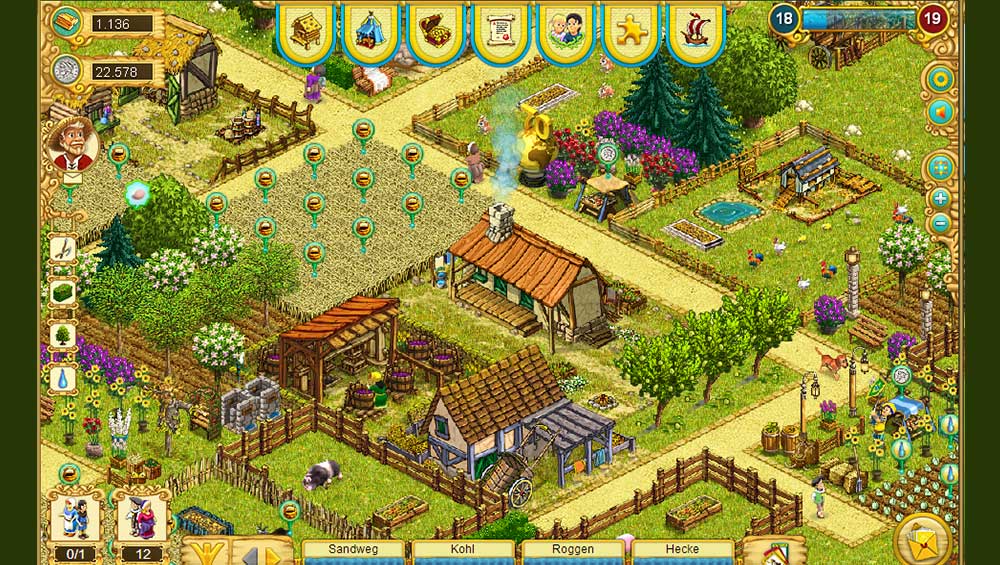
Task: Toggle the sound speaker button
Action: tap(940, 112)
